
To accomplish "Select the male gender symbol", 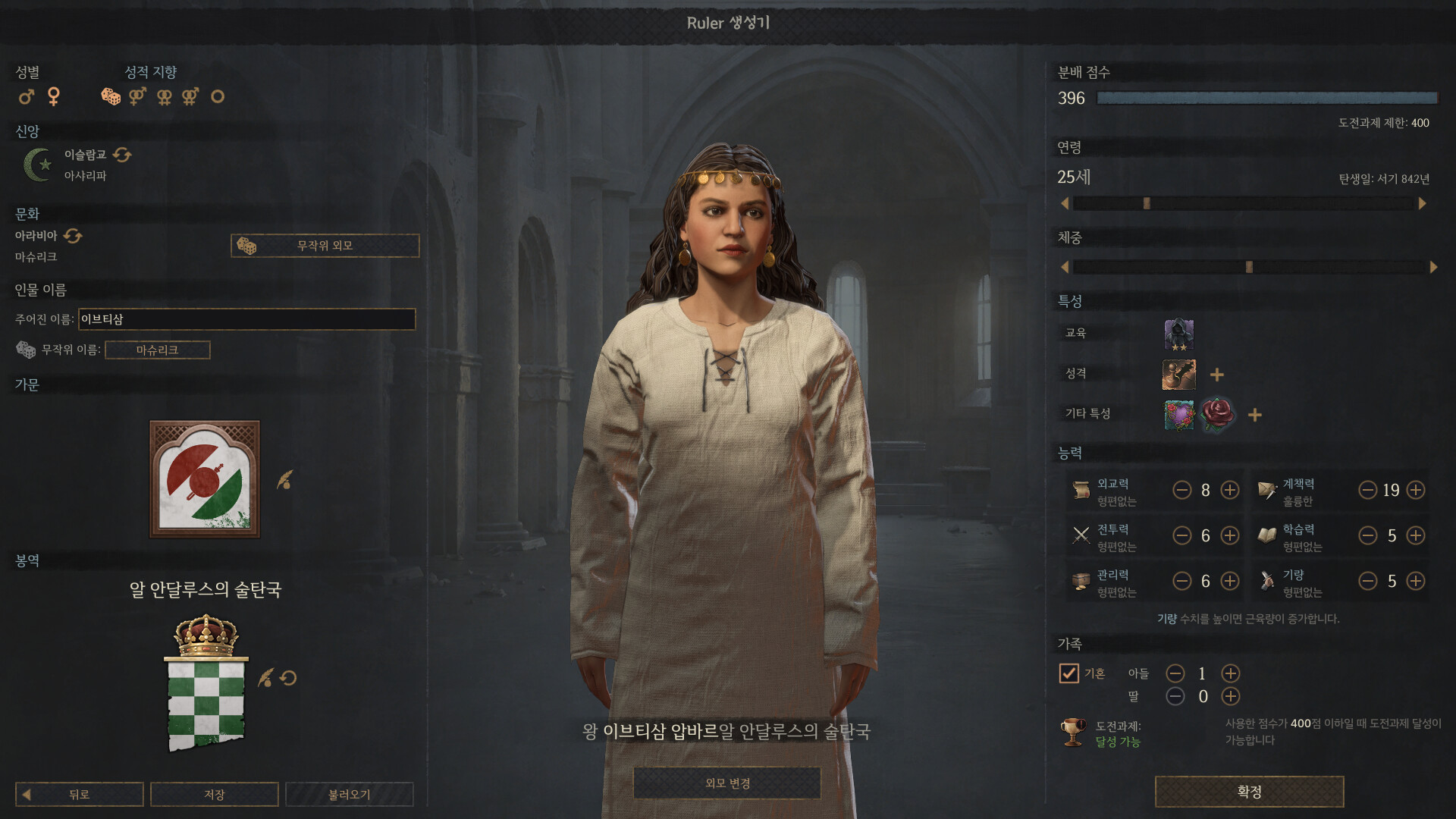I will tap(27, 97).
